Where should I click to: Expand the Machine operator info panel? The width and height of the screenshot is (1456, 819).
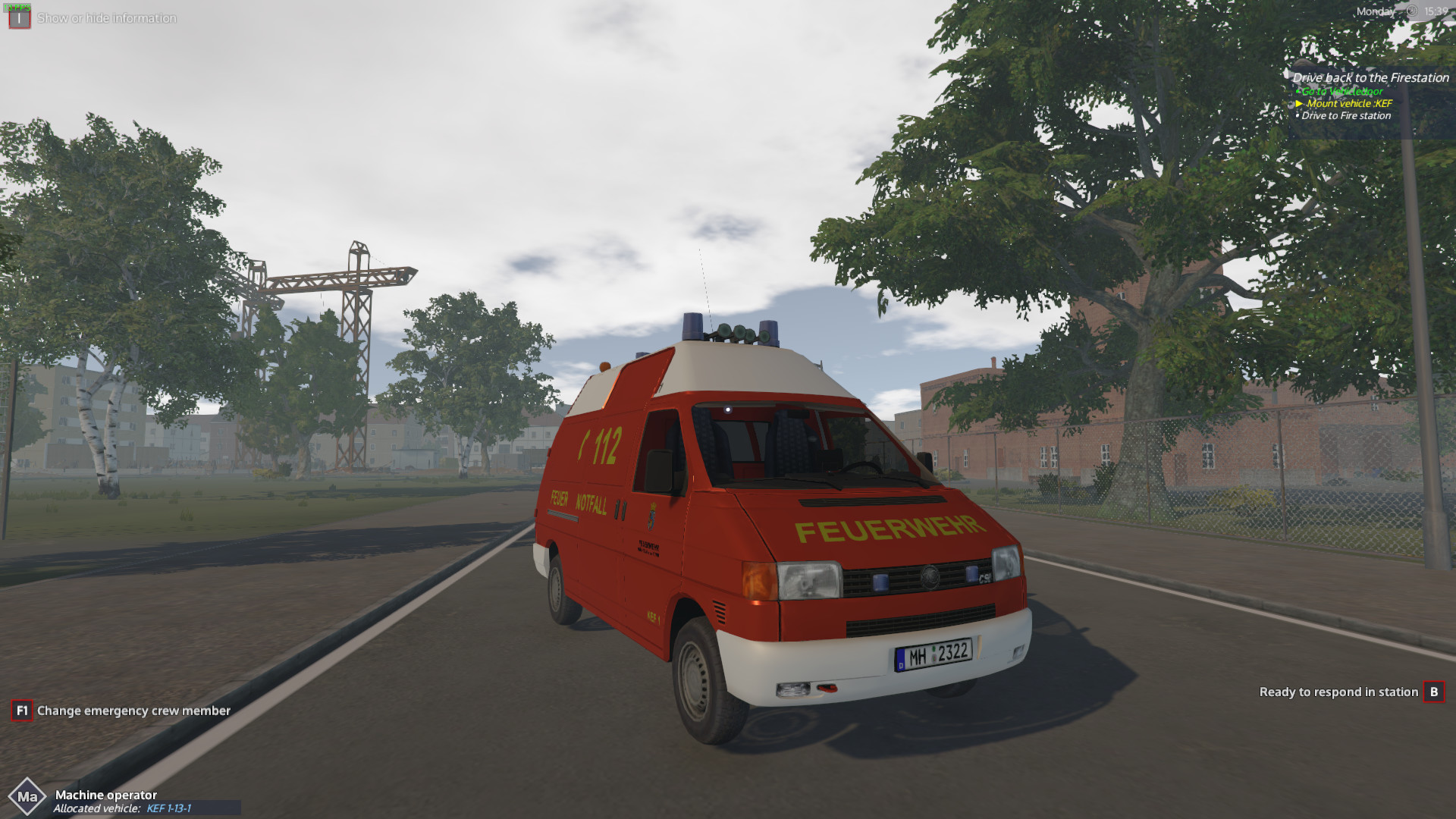(x=106, y=795)
